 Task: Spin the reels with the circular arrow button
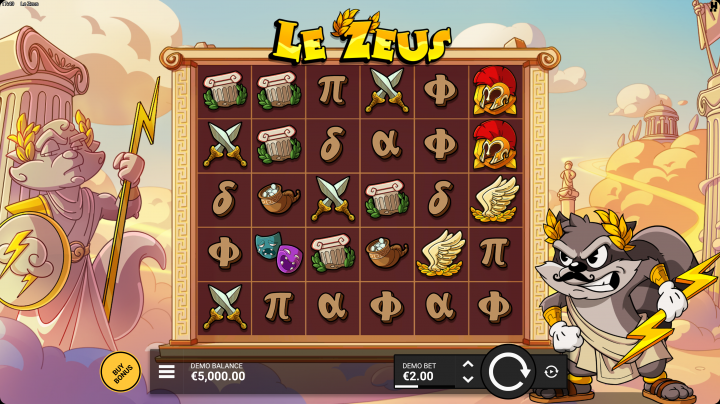(x=508, y=372)
